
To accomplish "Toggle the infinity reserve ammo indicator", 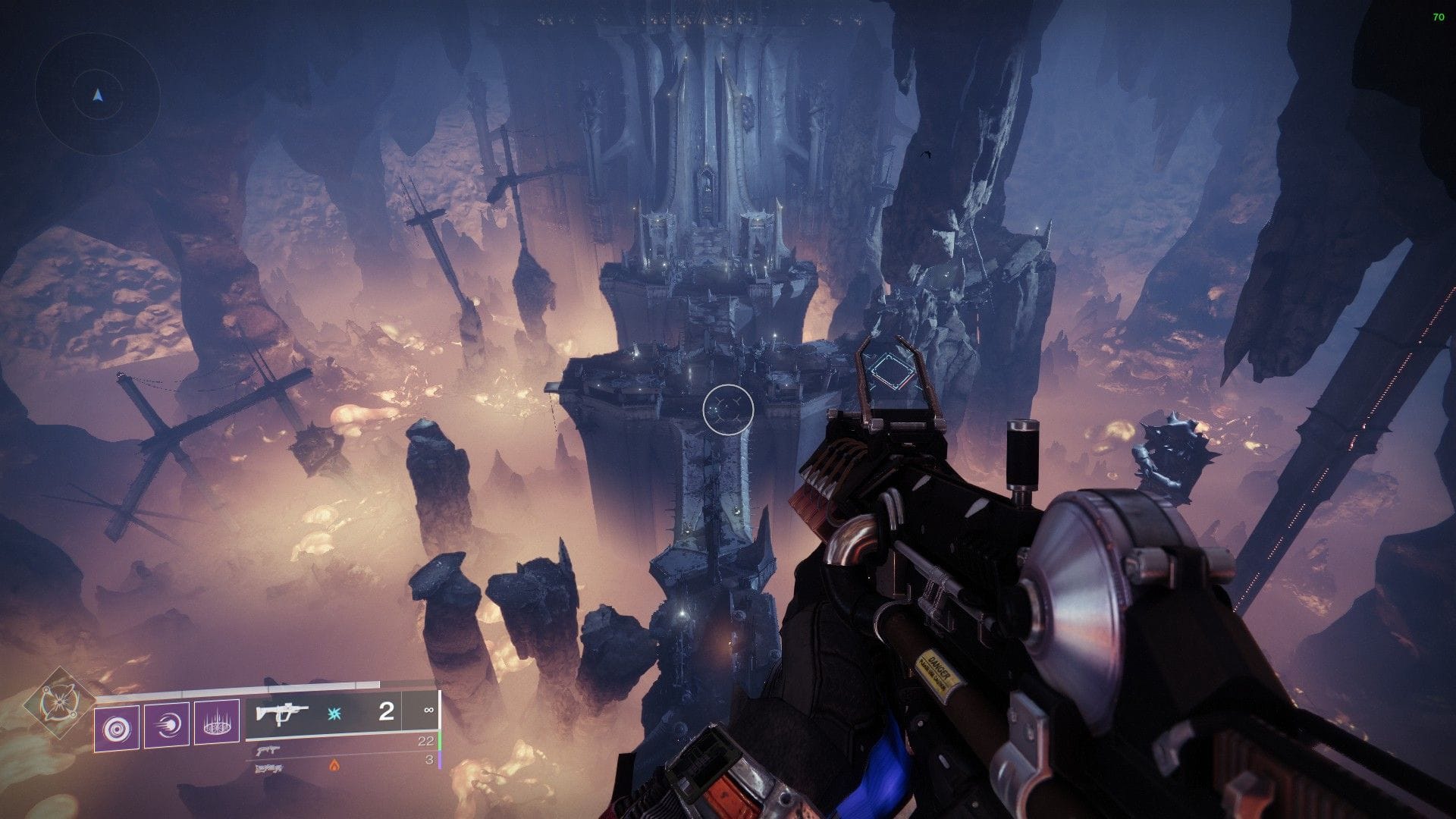I will [x=428, y=711].
